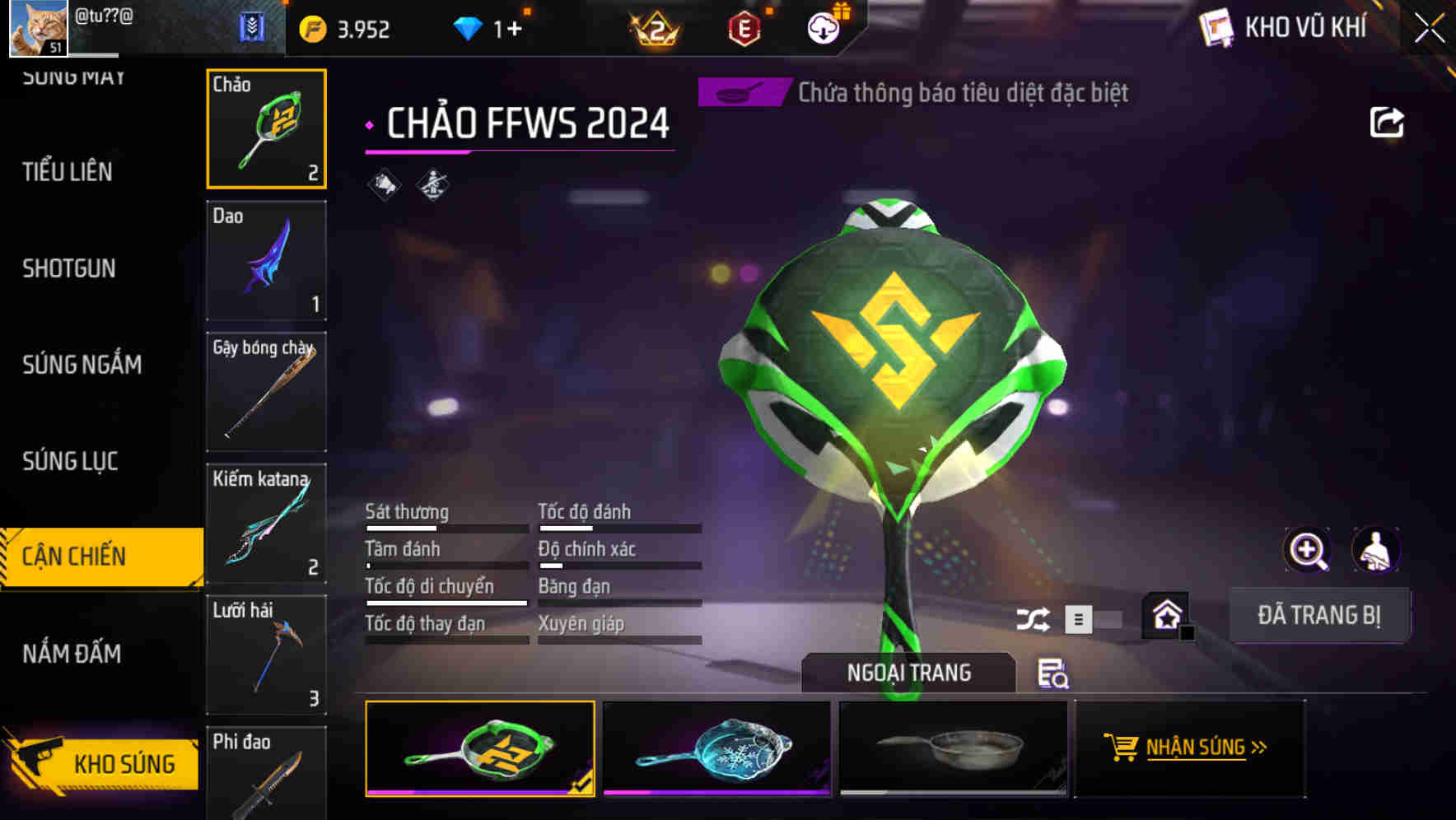This screenshot has height=820, width=1456.
Task: Select the frost pan skin thumbnail
Action: coord(716,749)
